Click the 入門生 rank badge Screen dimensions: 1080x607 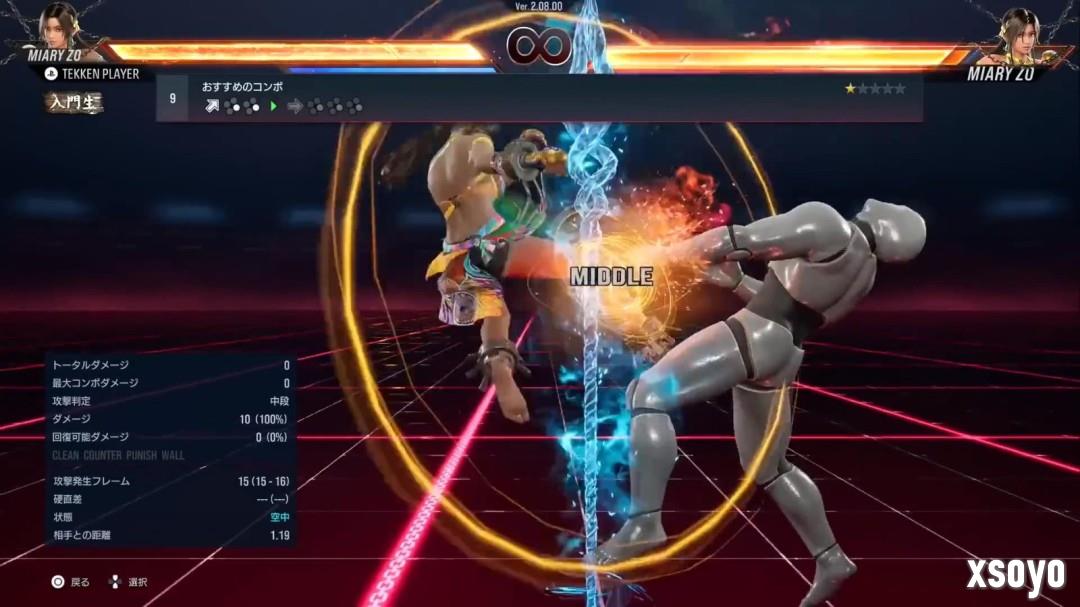[73, 102]
